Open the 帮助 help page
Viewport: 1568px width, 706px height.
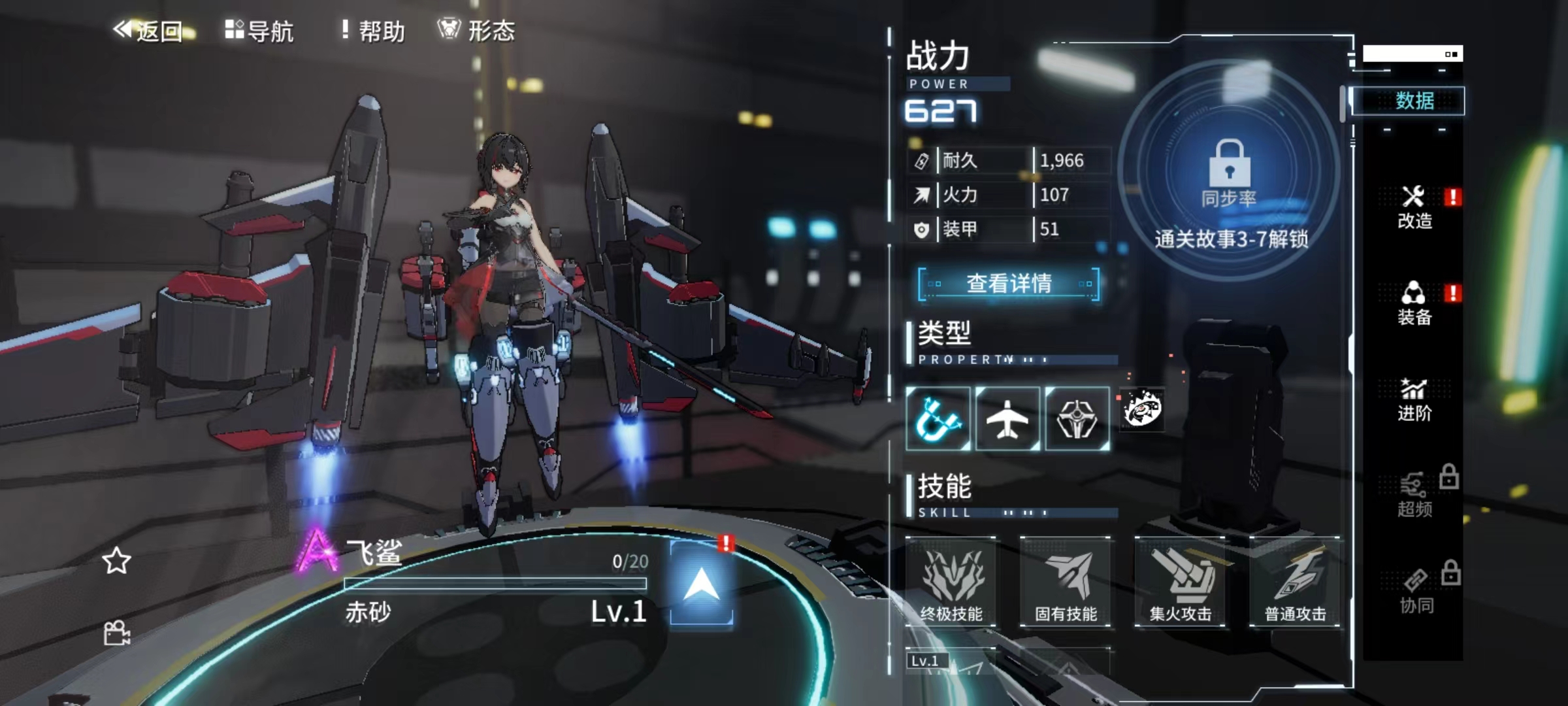tap(374, 31)
